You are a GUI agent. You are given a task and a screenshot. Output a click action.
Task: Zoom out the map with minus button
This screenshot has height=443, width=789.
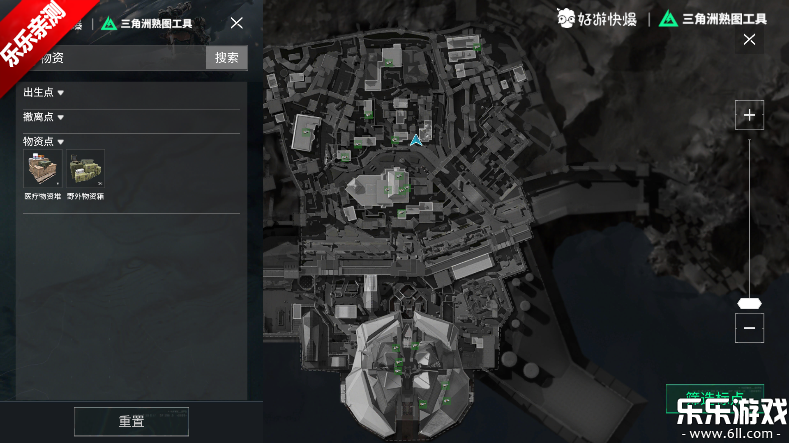coord(748,327)
